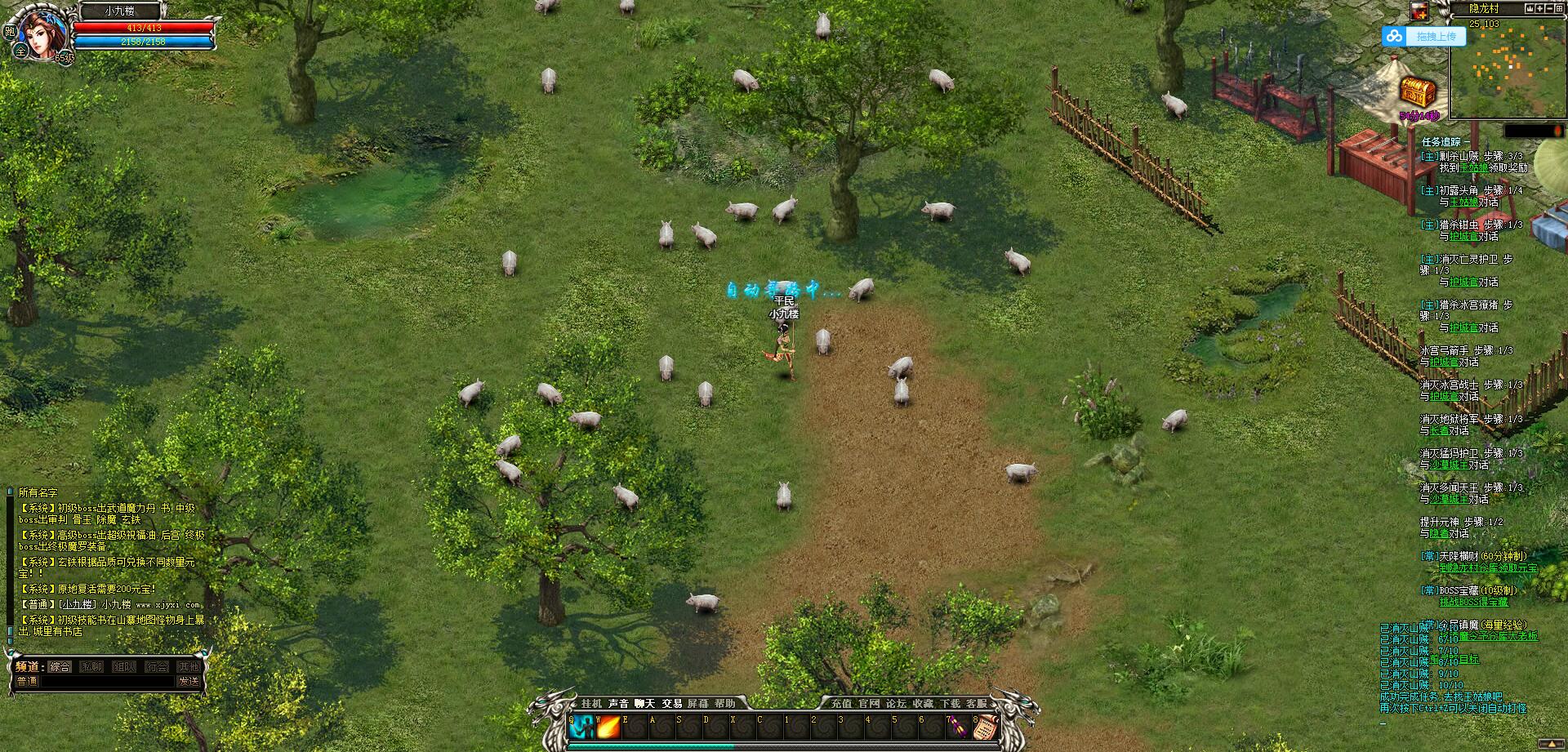Click the 山 terrain icon on the minimap header
The width and height of the screenshot is (1568, 752).
[1529, 9]
